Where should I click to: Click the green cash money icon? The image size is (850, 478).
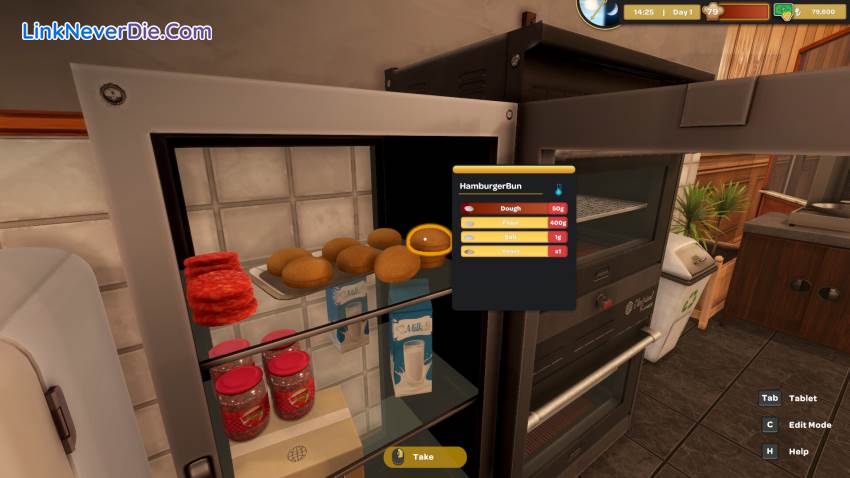(785, 12)
